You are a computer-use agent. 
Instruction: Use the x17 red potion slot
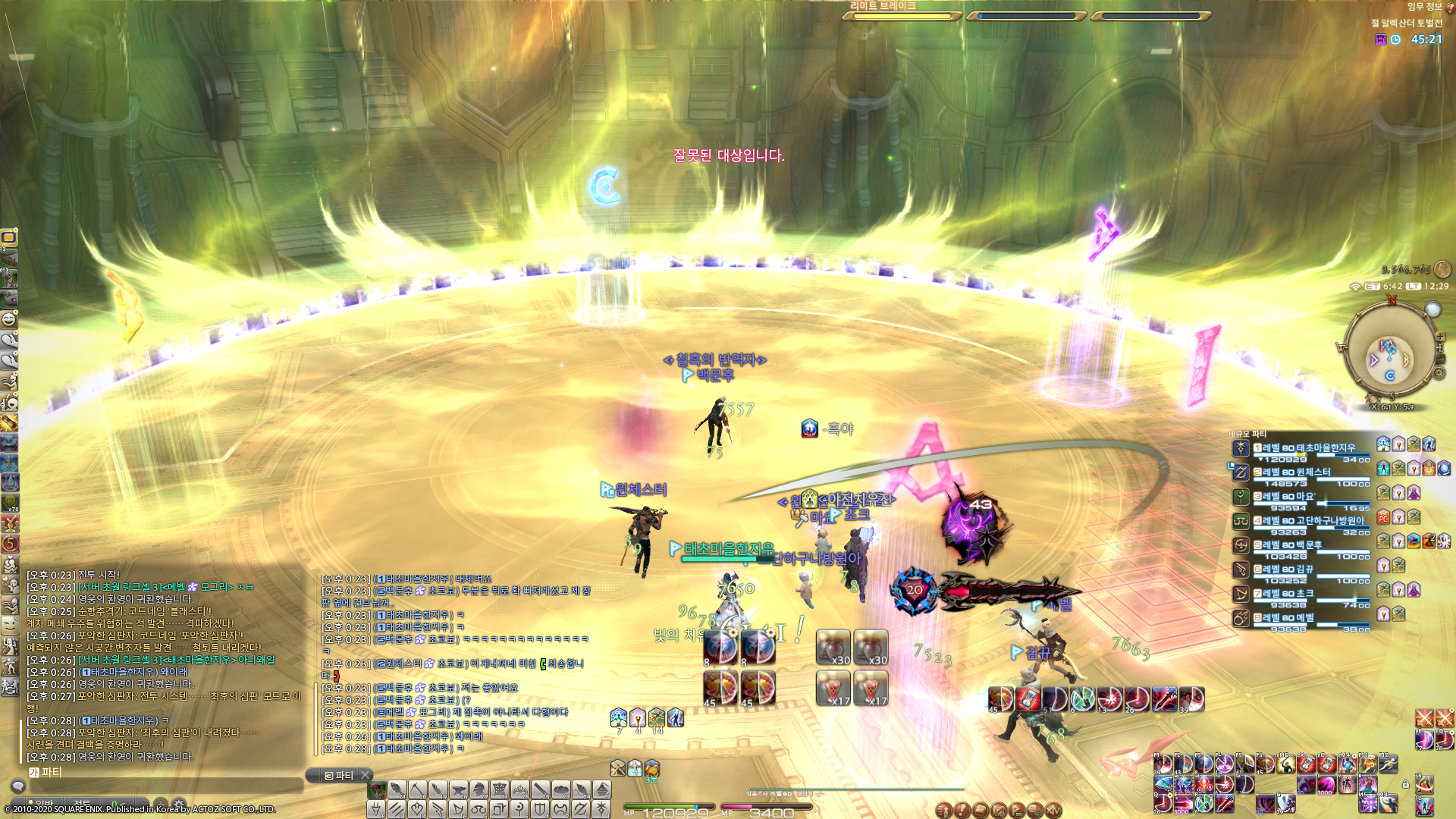tap(833, 689)
